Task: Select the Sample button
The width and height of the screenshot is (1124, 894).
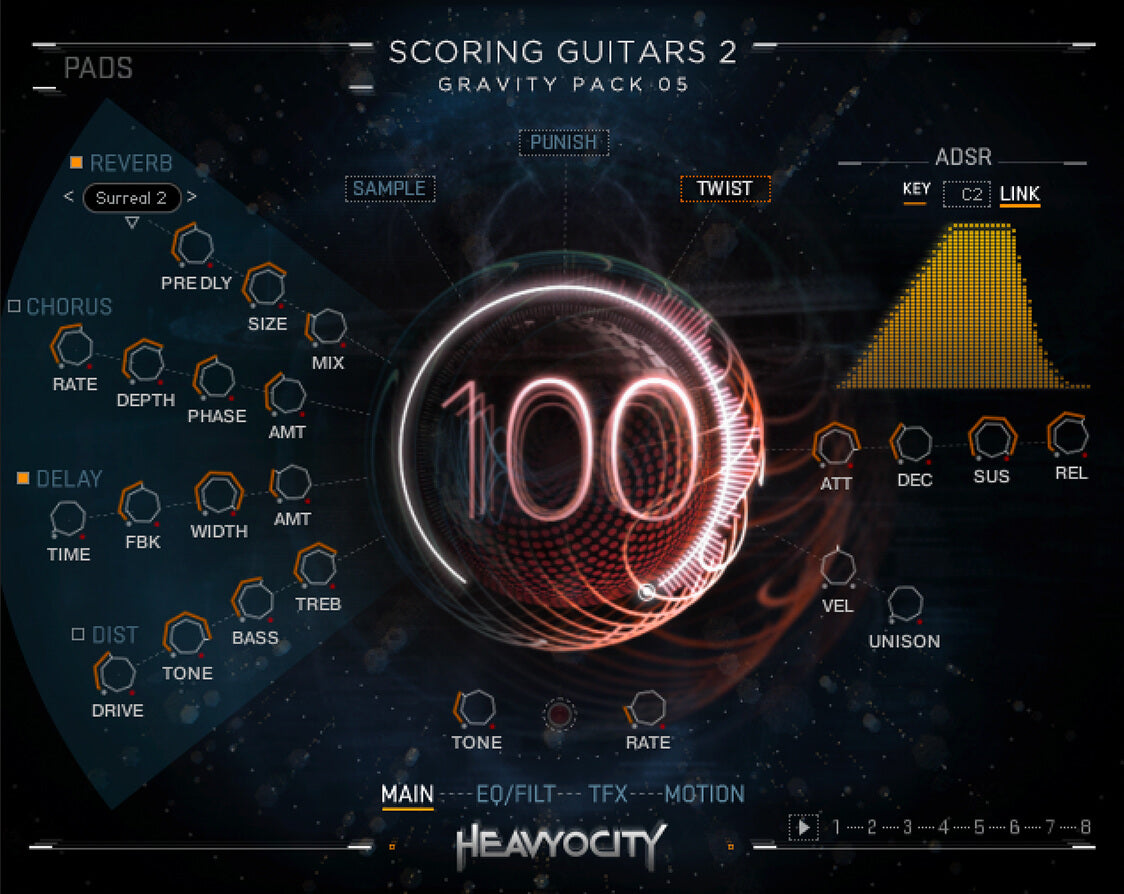Action: (x=389, y=189)
